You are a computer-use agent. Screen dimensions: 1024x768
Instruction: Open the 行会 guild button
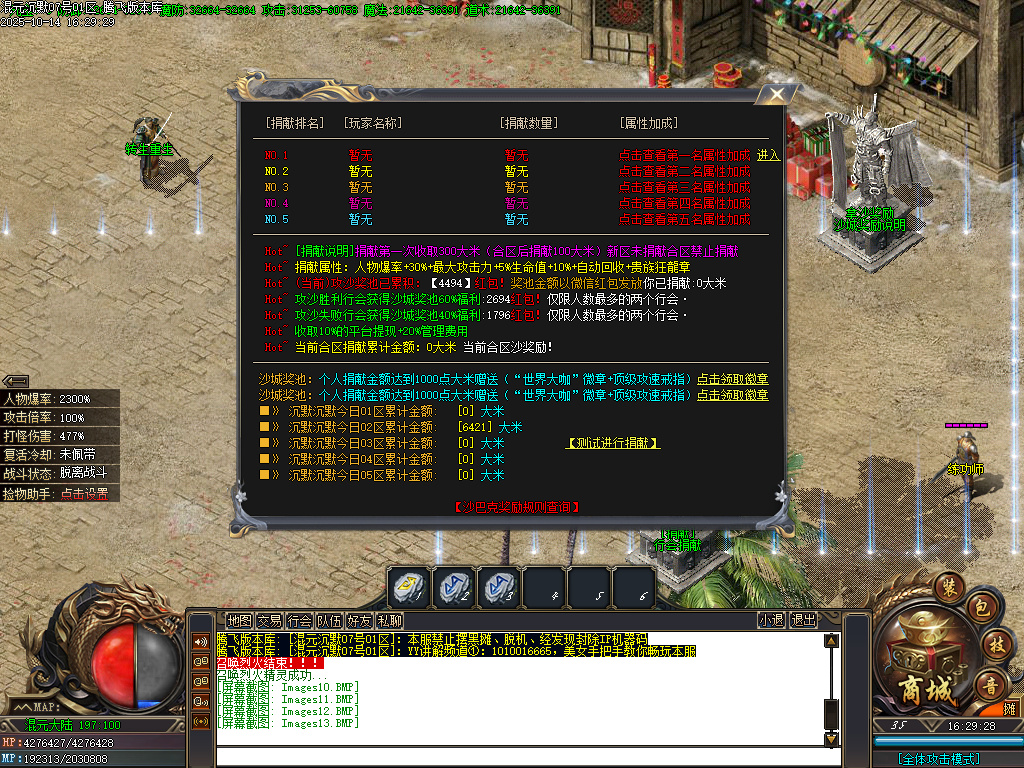click(x=299, y=620)
